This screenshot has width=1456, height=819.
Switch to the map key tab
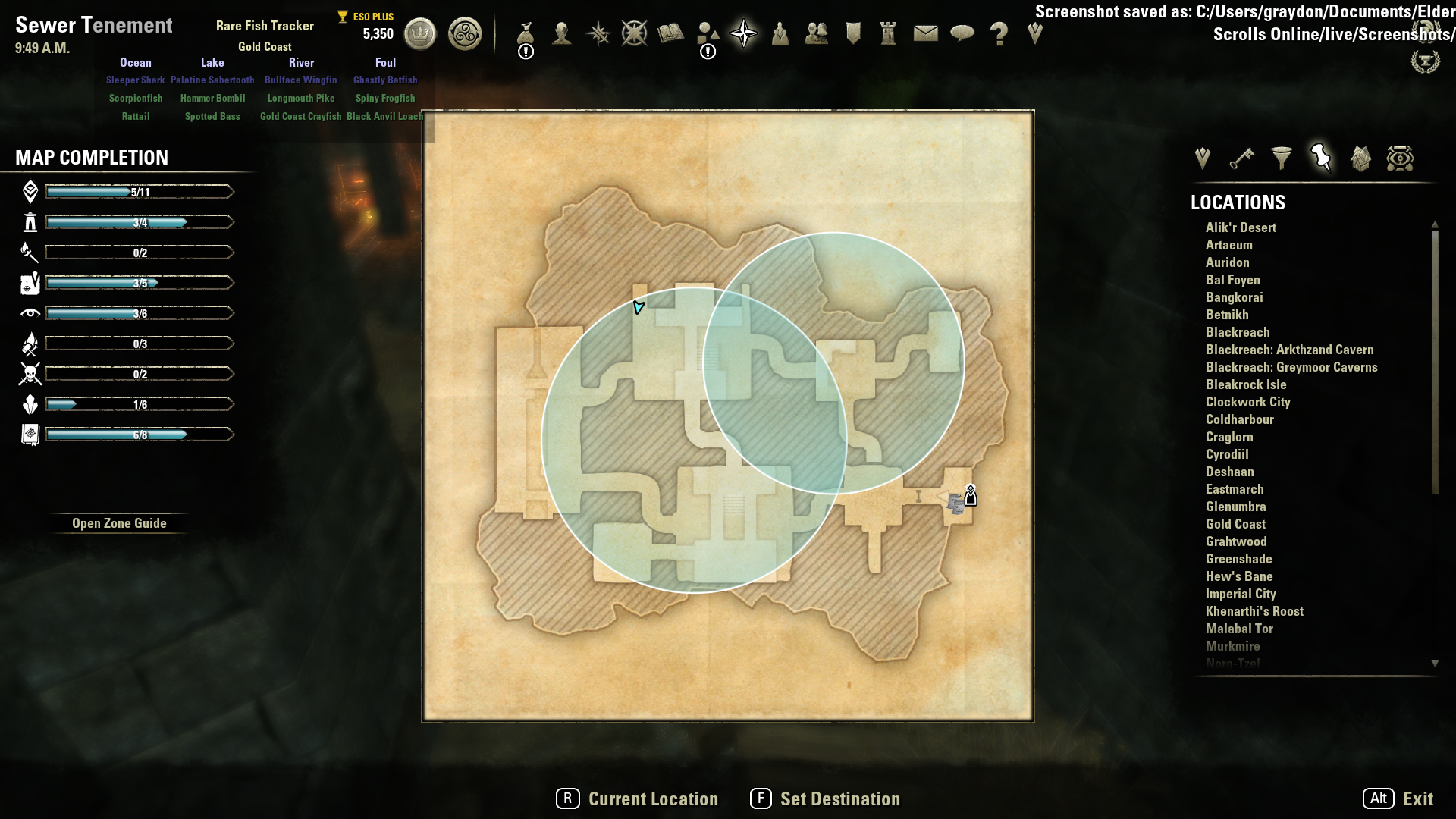pos(1242,158)
